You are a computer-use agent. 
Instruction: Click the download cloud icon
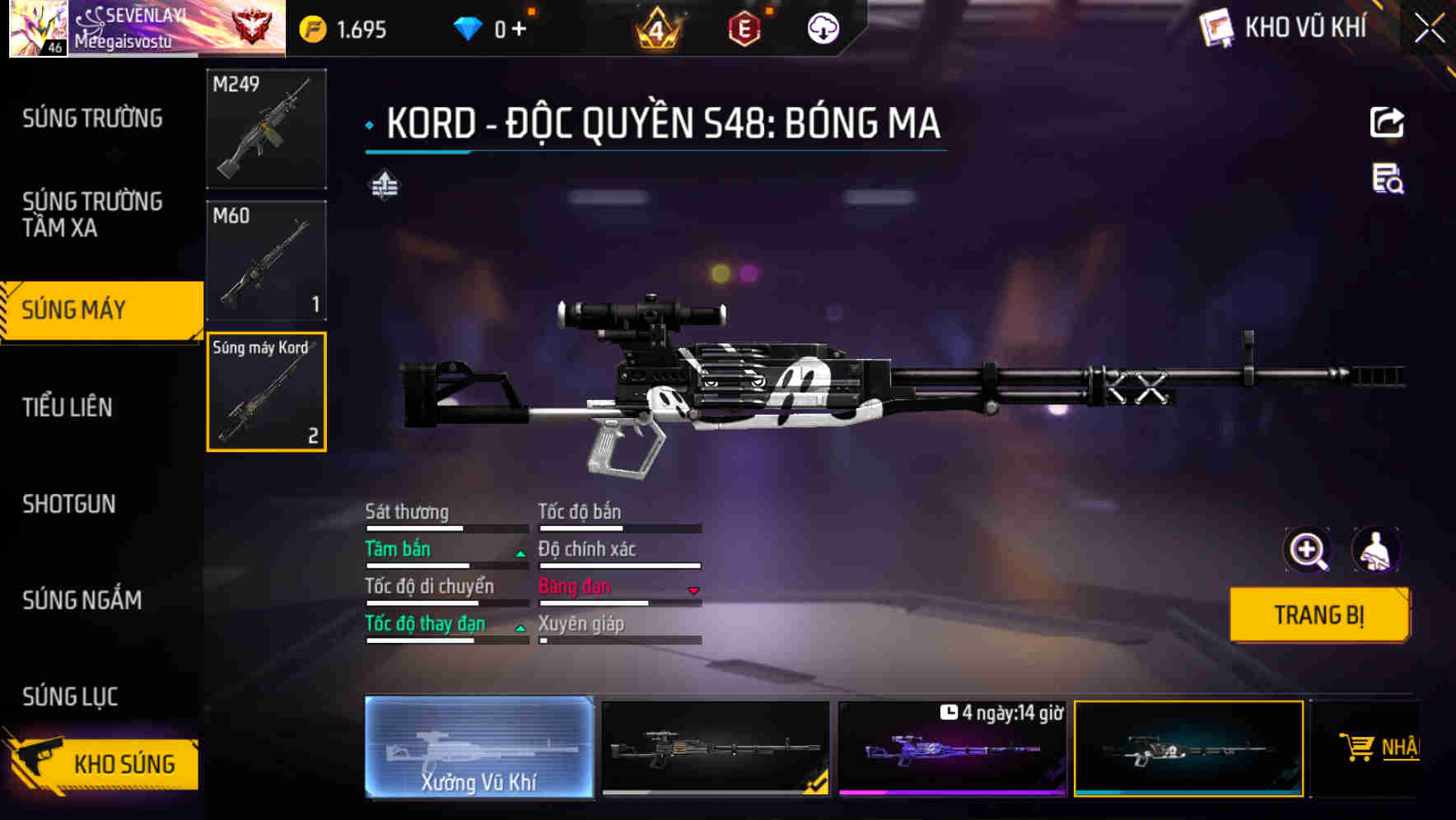point(823,29)
